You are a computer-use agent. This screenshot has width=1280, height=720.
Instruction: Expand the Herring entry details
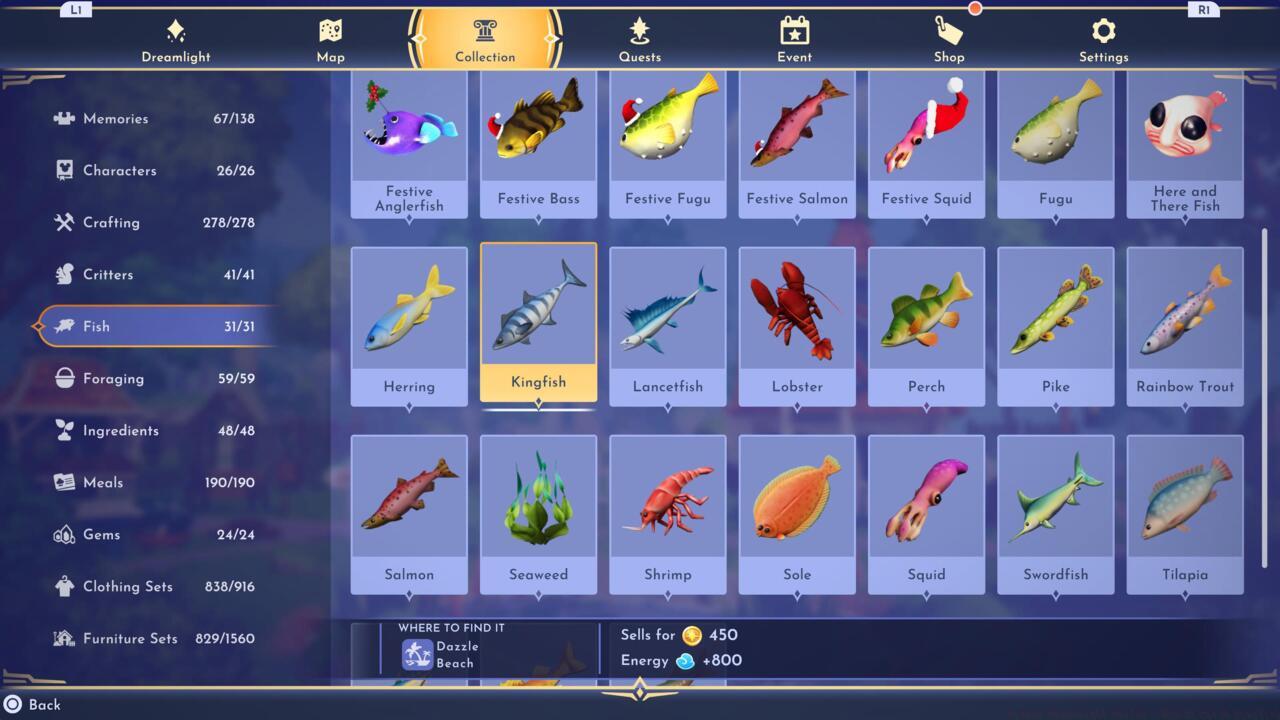click(409, 404)
